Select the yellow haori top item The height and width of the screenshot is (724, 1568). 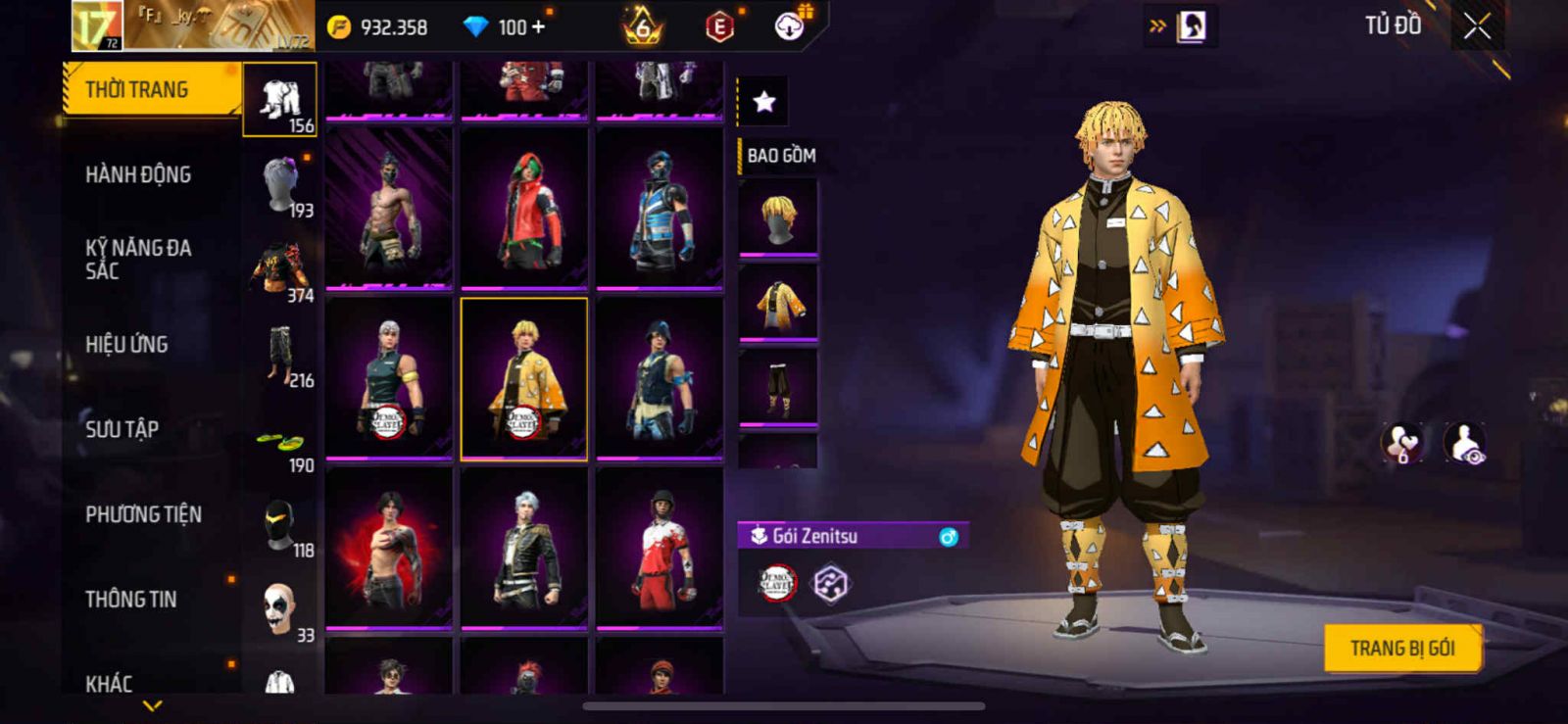[778, 303]
